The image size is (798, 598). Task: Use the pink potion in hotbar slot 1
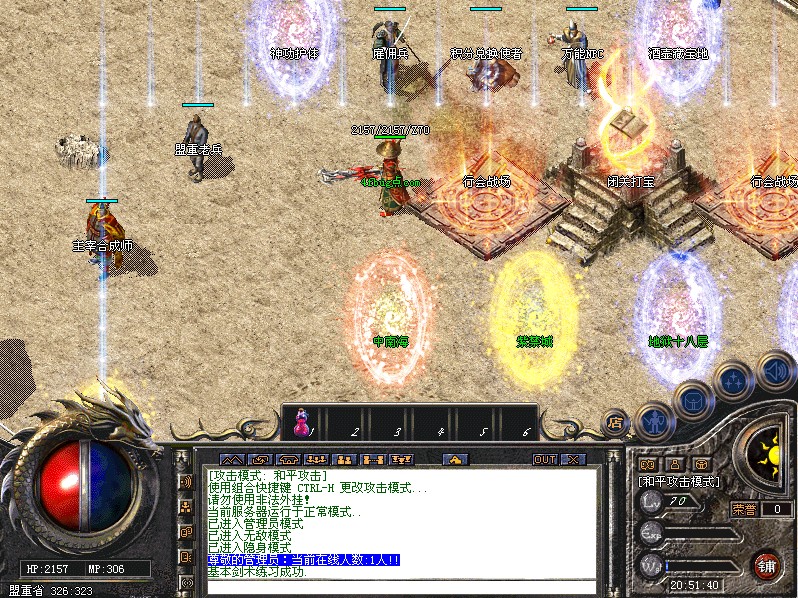click(x=302, y=426)
